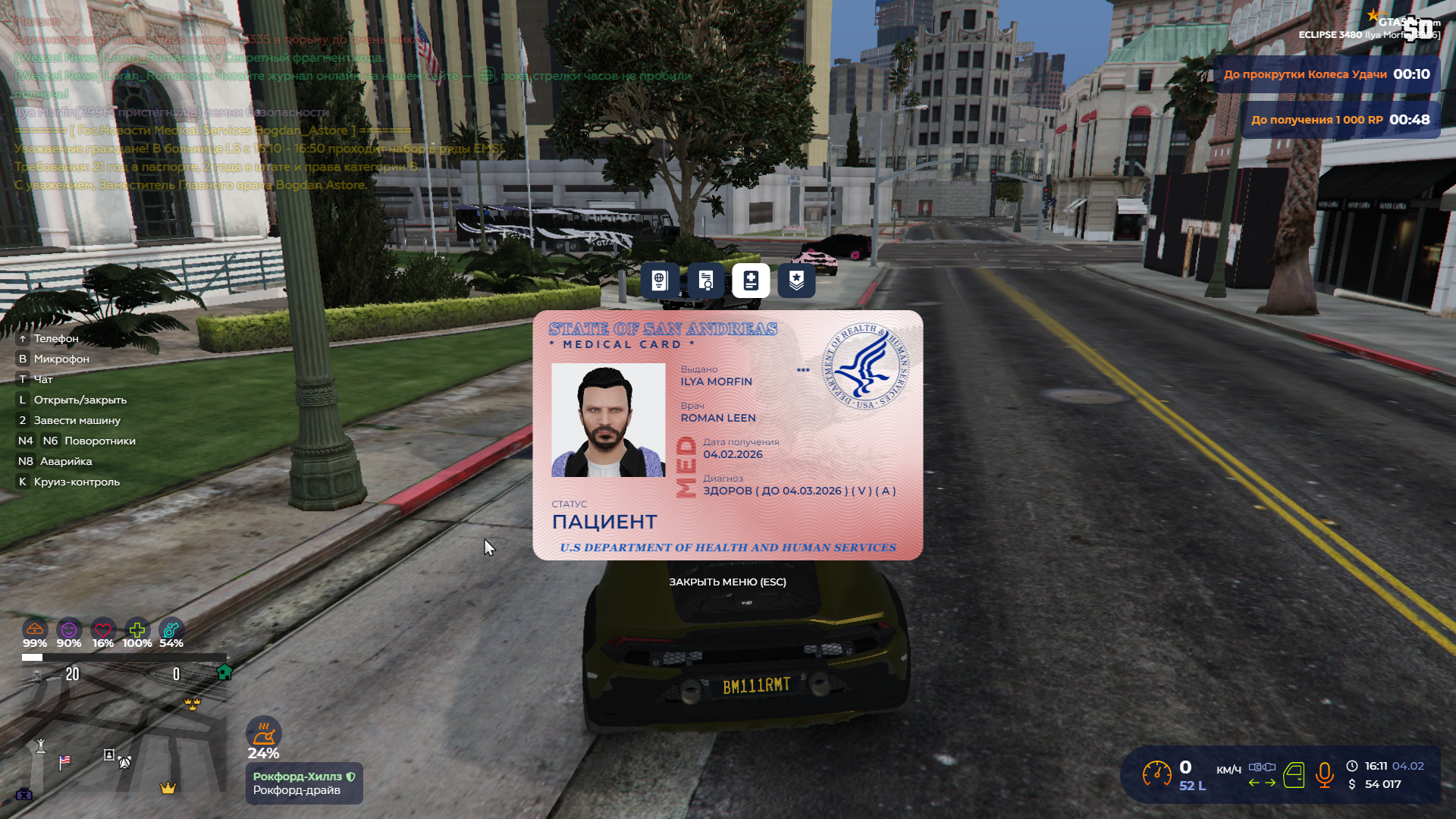Switch to the passport document tab
This screenshot has width=1456, height=819.
tap(659, 281)
